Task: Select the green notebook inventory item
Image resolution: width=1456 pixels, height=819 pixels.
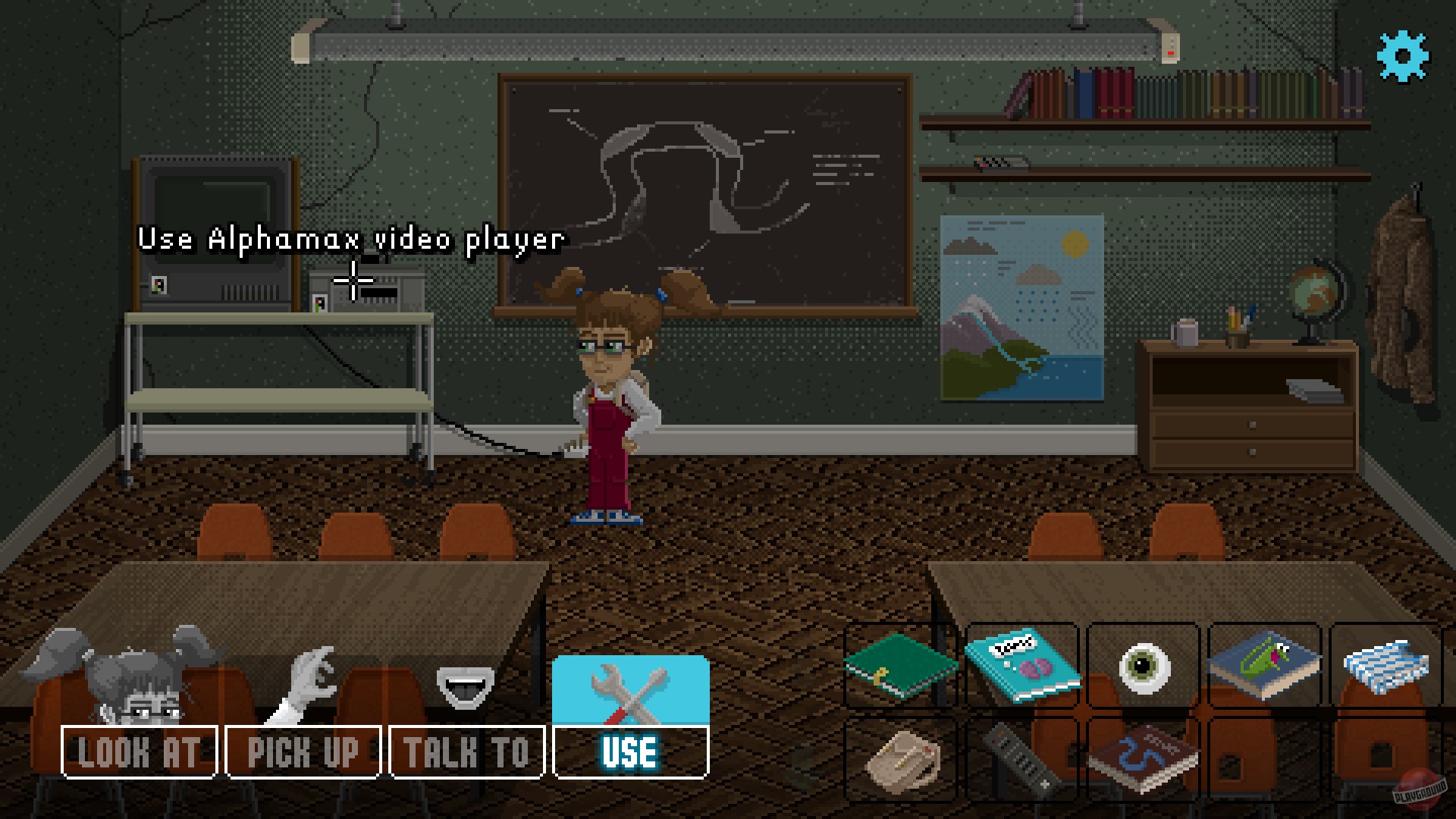Action: (899, 666)
